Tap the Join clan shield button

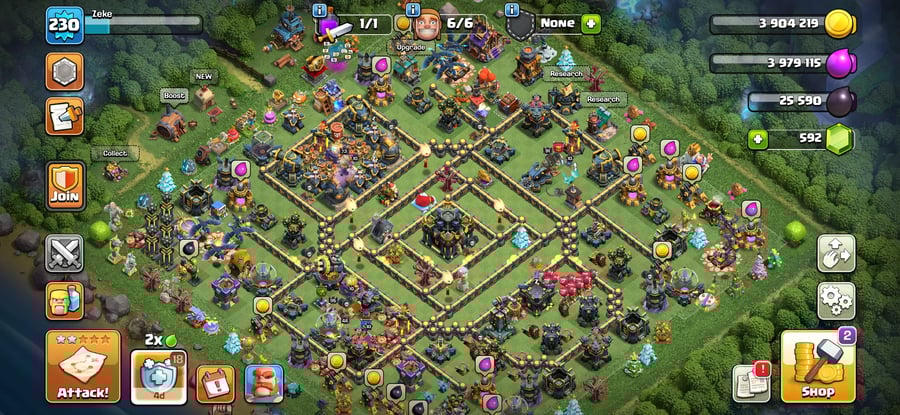pos(64,187)
